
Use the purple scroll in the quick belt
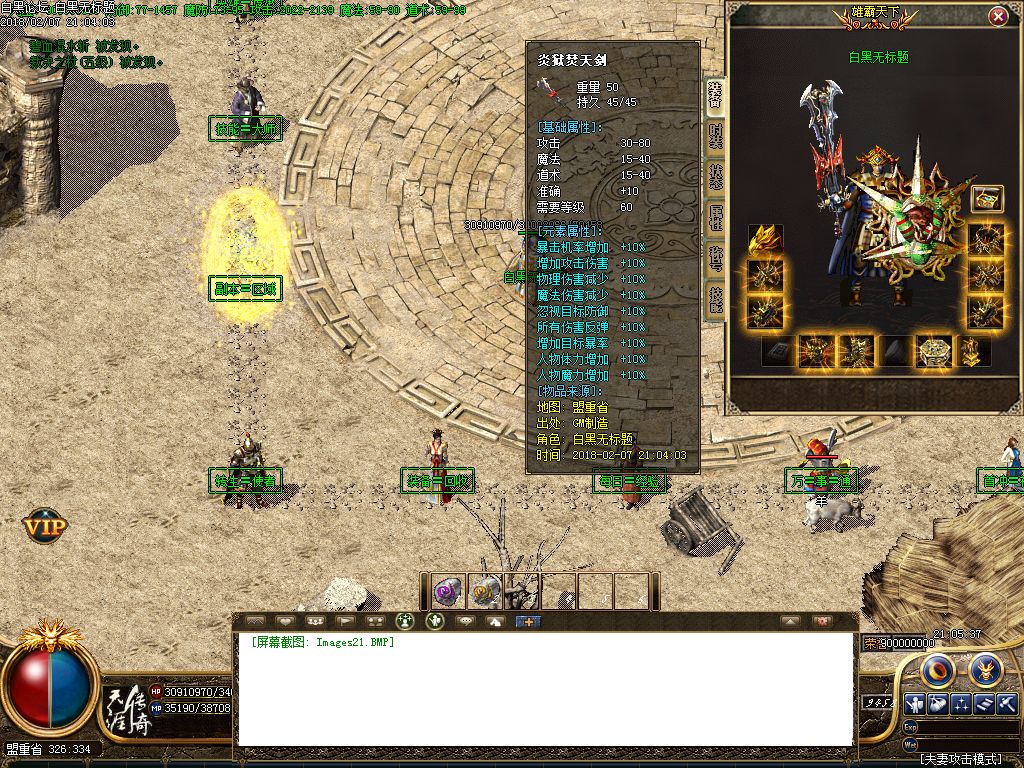(447, 591)
